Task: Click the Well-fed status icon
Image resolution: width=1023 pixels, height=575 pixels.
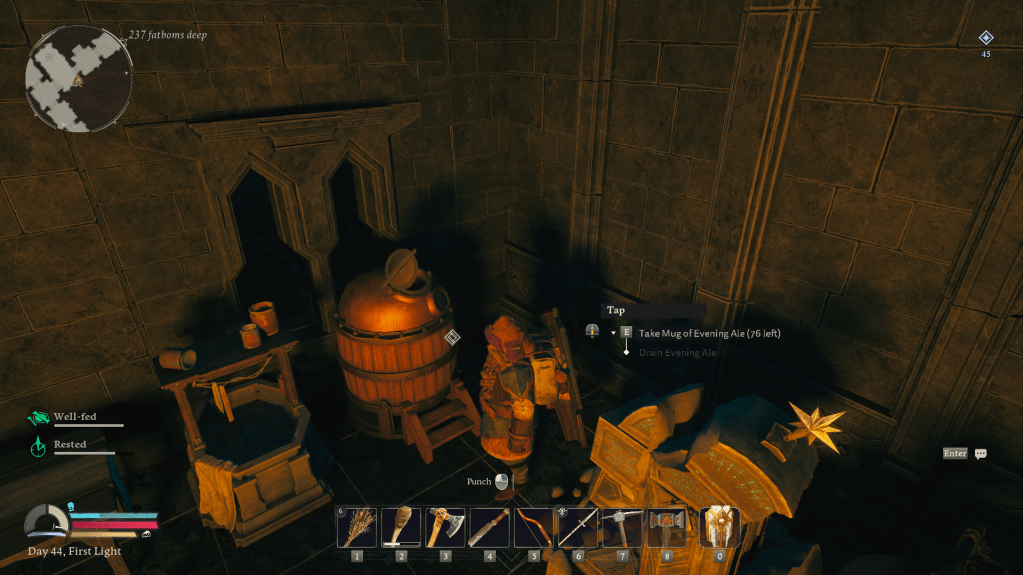Action: click(38, 418)
